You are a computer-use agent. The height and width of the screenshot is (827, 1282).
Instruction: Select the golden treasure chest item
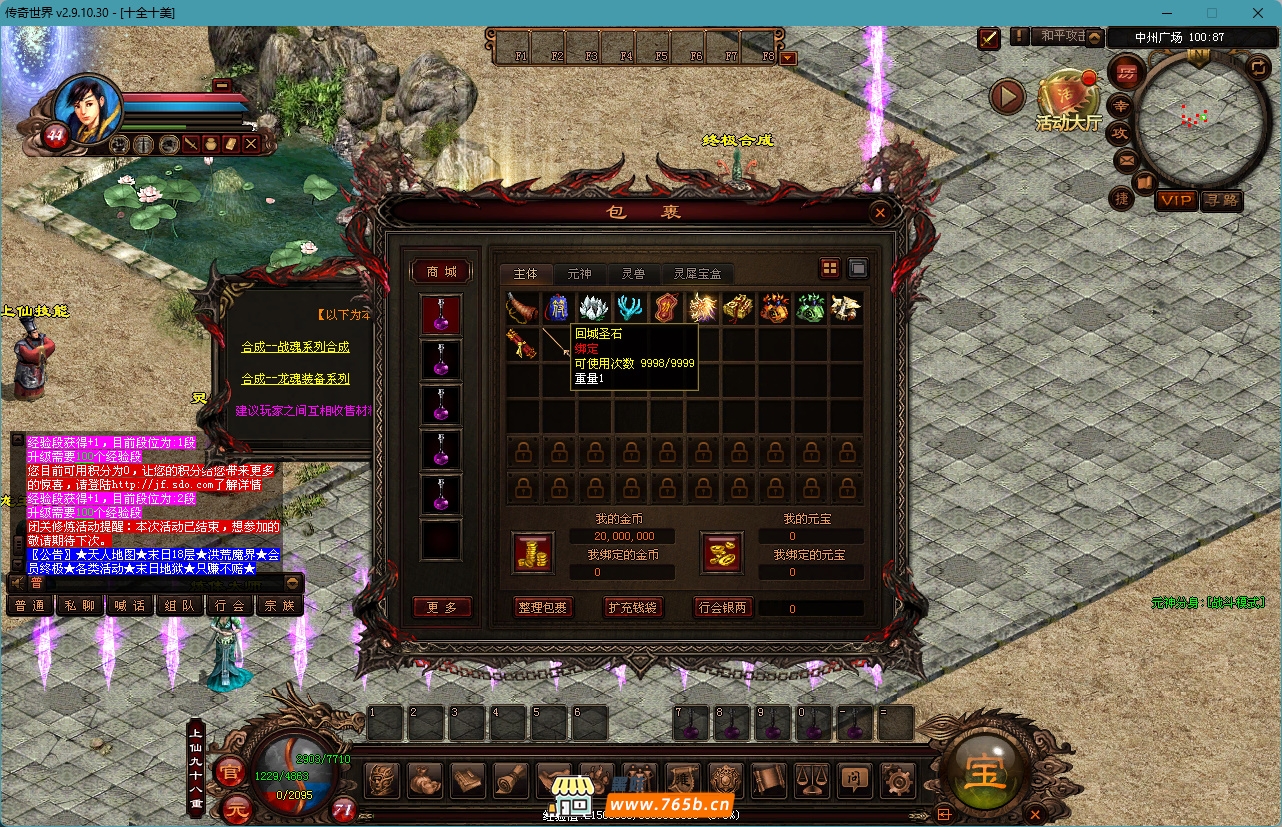tap(738, 308)
